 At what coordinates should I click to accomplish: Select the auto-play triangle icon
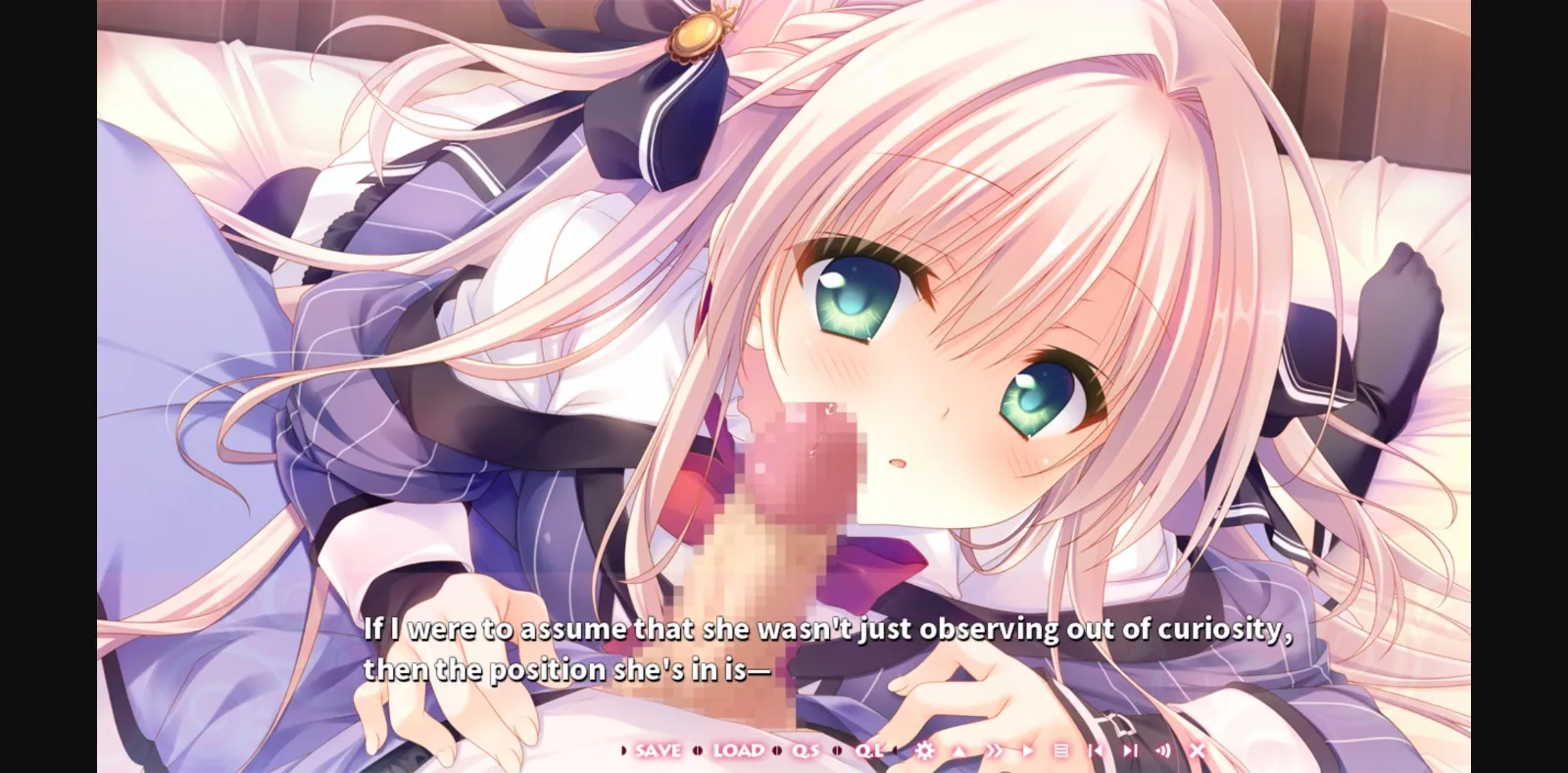click(x=1027, y=749)
